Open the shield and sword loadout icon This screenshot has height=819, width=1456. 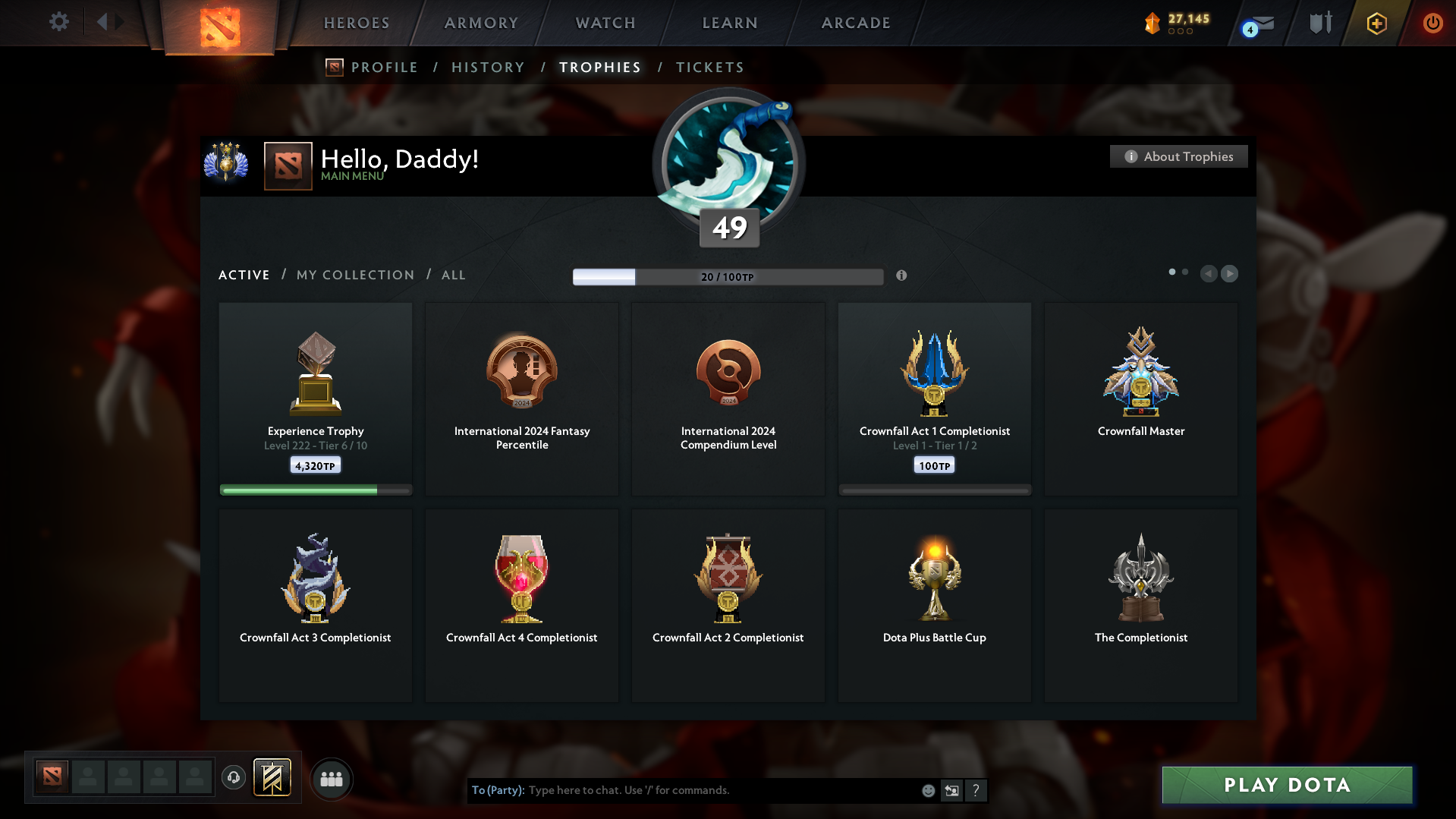click(x=1319, y=22)
